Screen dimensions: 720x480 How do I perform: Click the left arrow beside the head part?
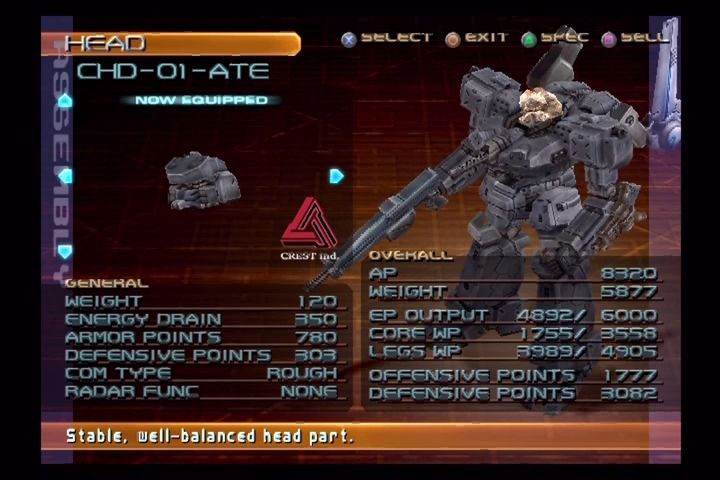65,176
